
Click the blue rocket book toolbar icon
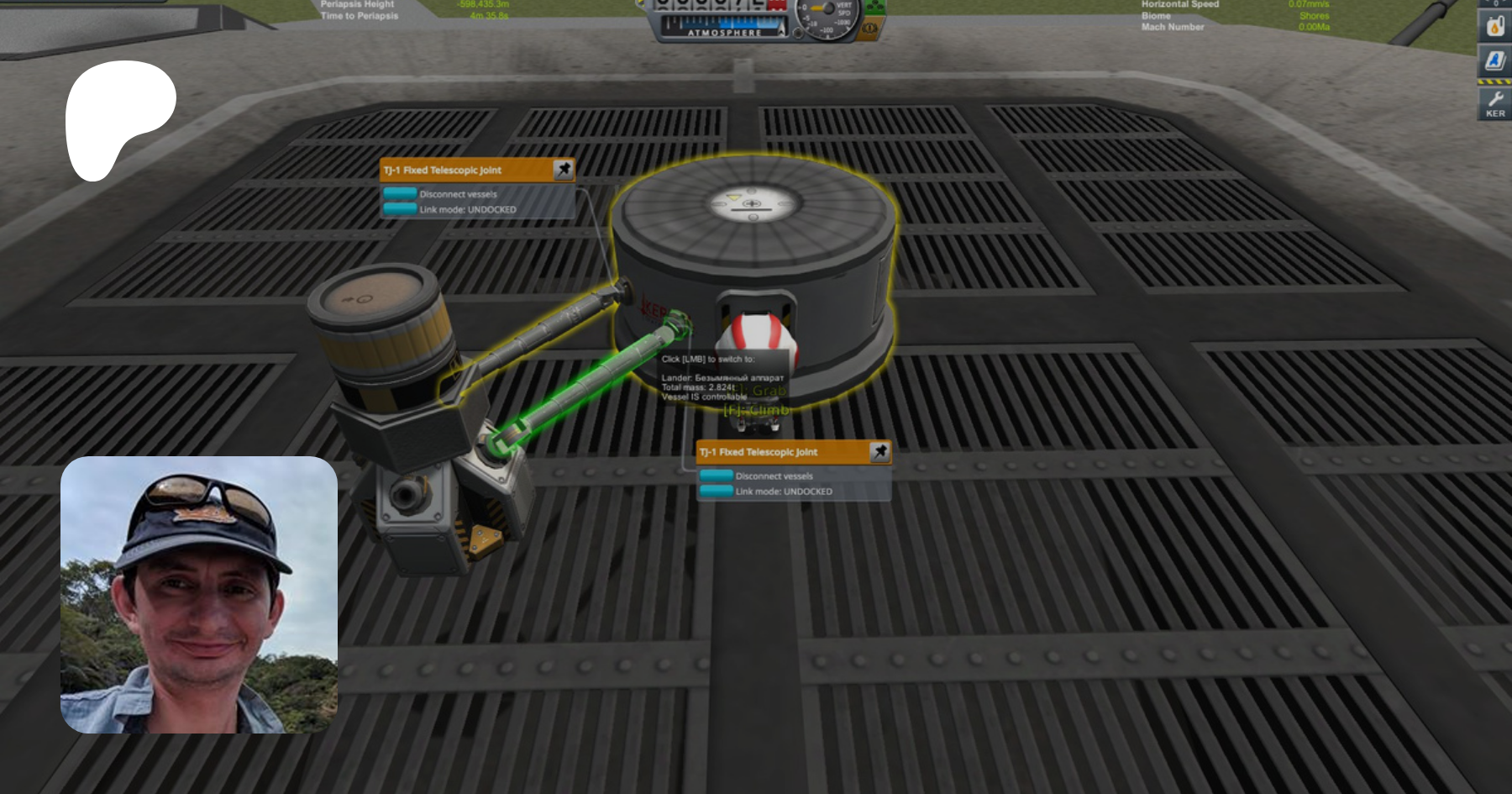click(x=1494, y=60)
